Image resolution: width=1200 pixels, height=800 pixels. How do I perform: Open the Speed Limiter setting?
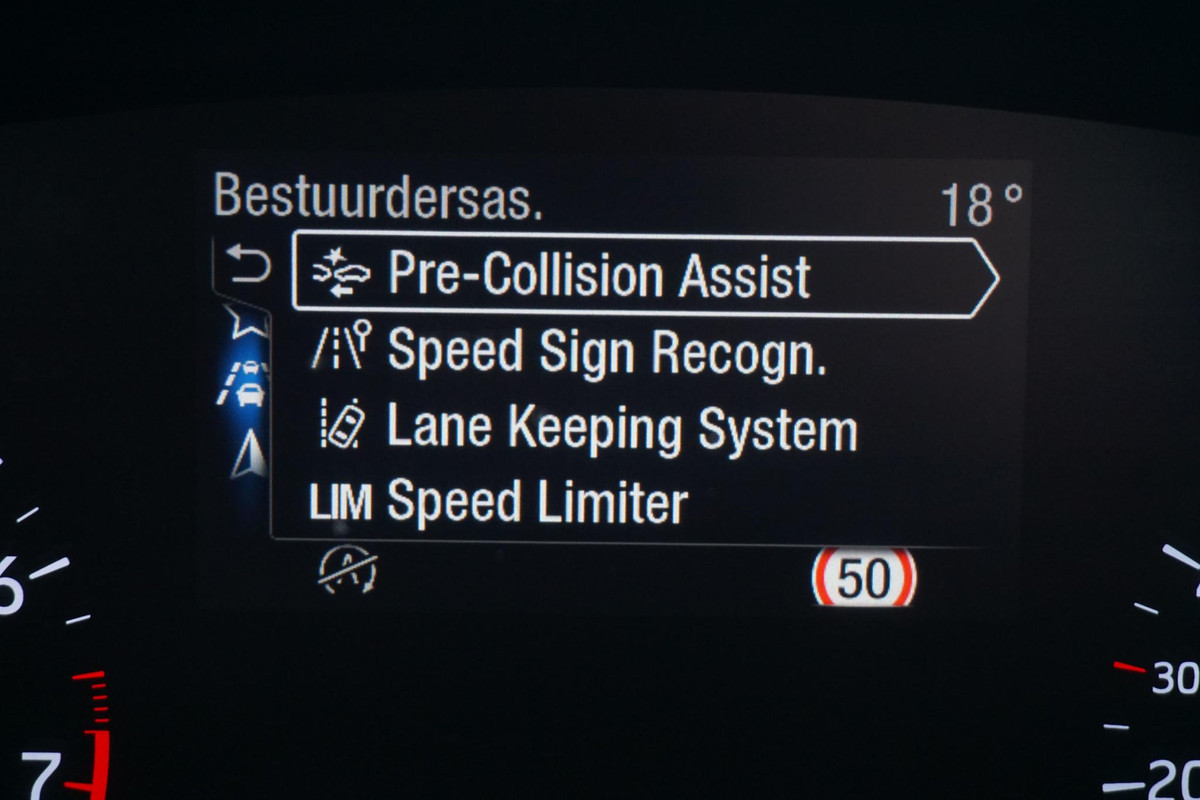pos(537,501)
